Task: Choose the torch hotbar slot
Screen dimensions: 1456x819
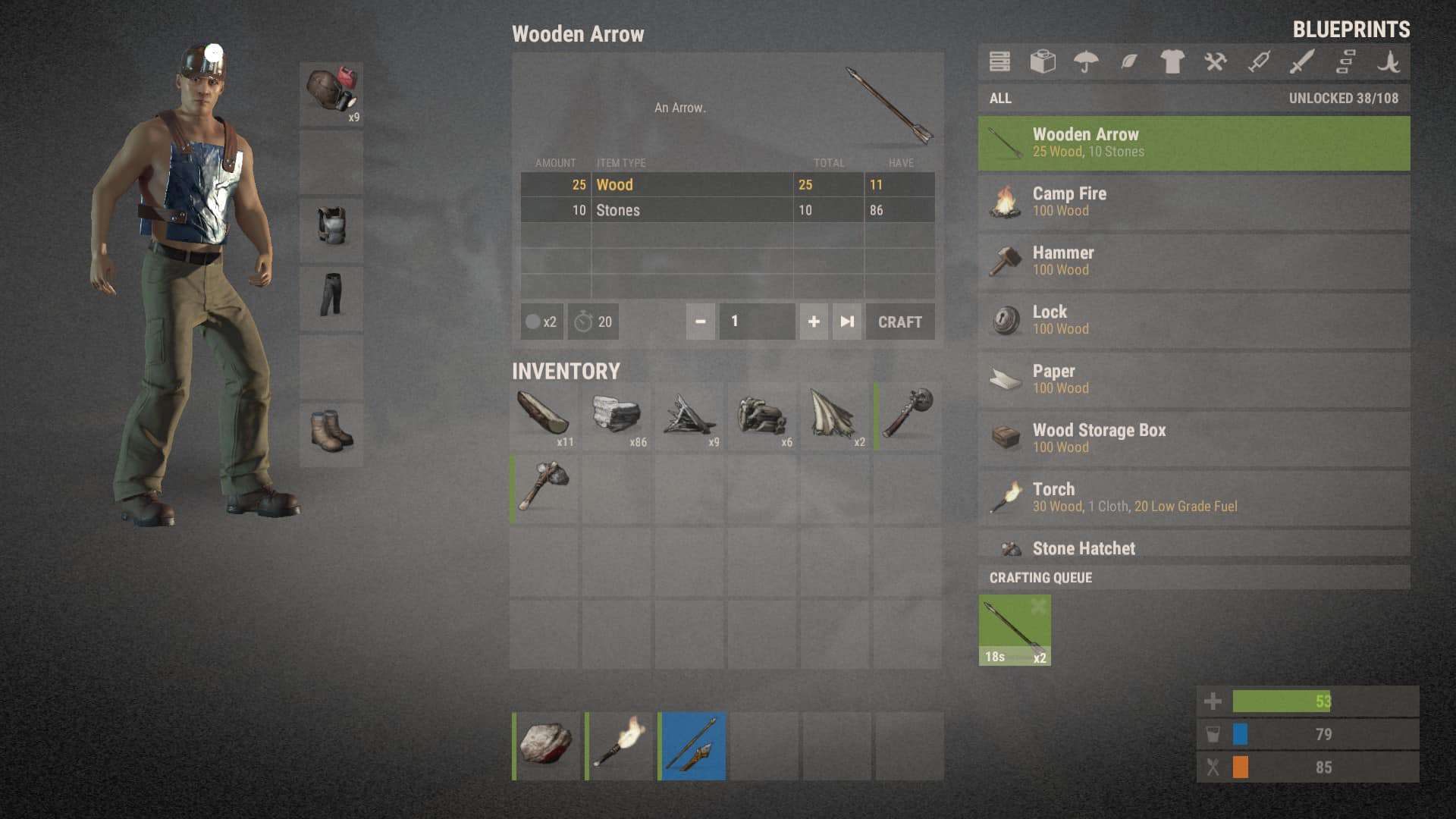Action: (x=619, y=745)
